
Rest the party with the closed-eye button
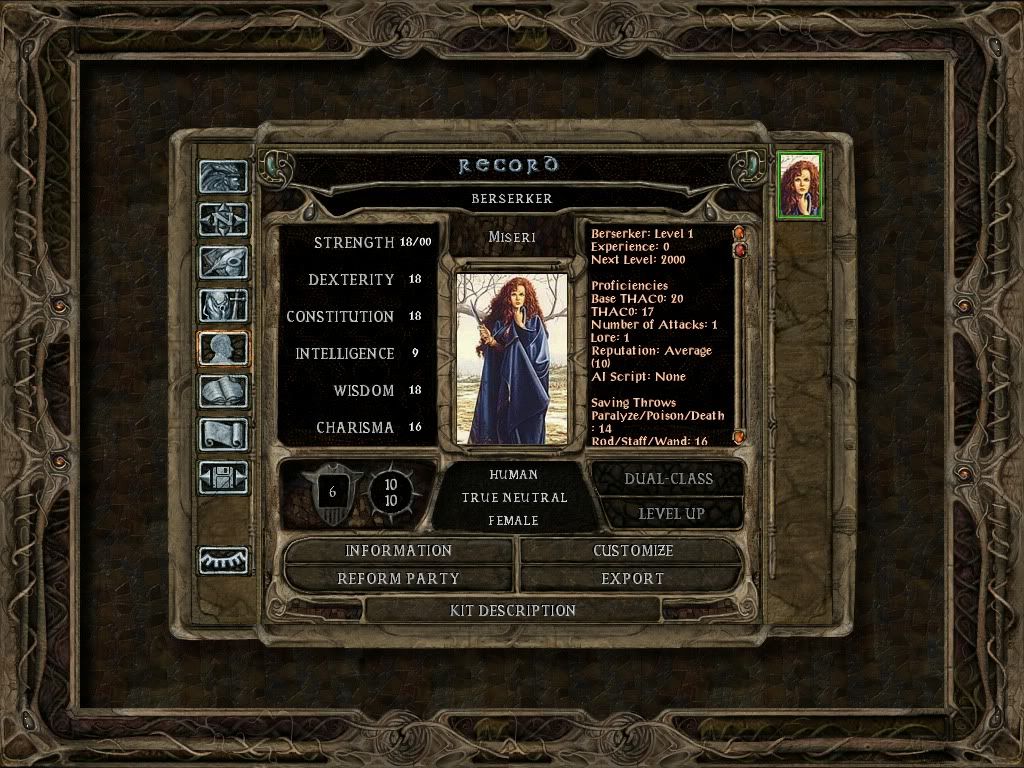(x=223, y=561)
